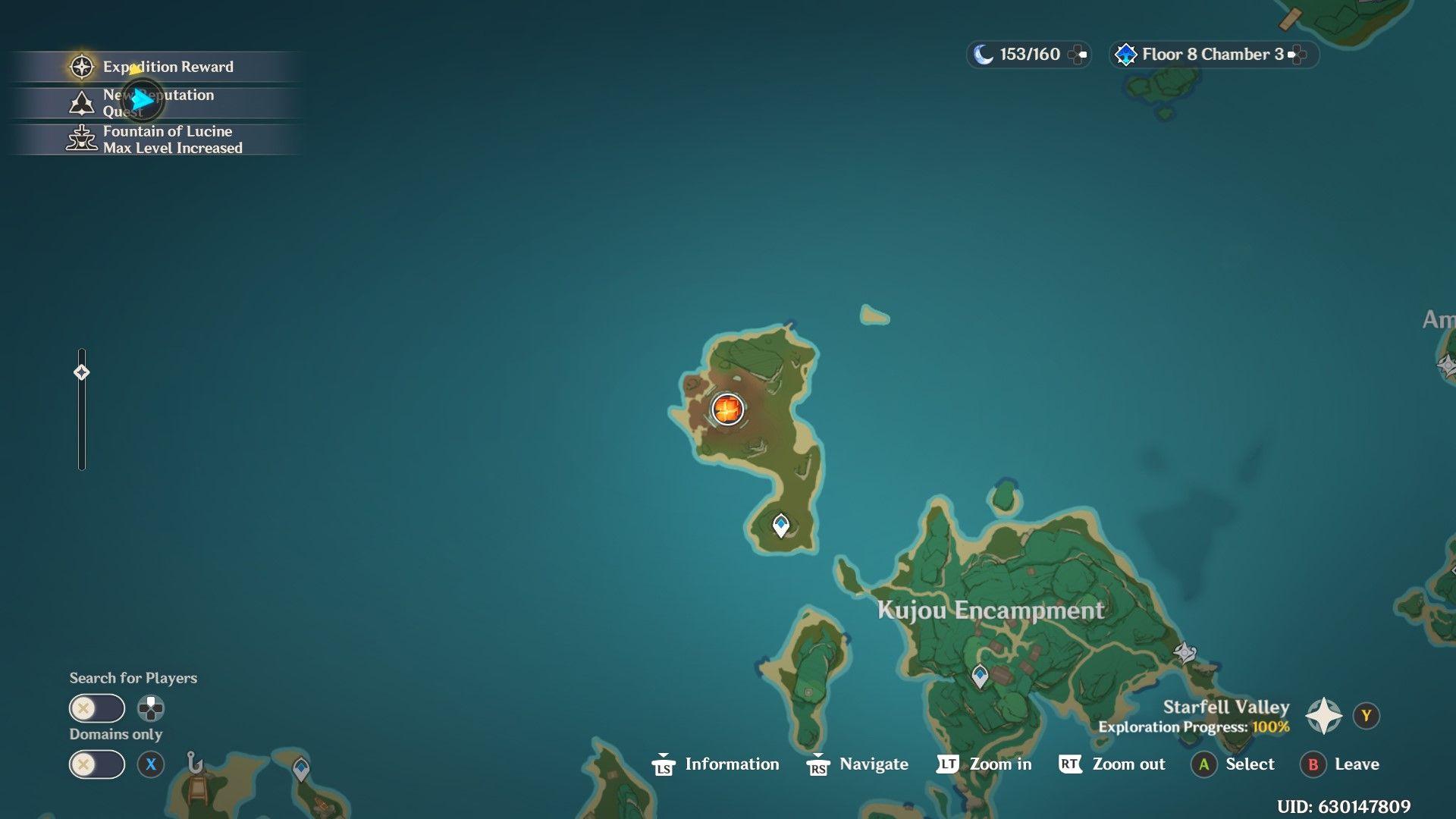Open the crescent moon Original Resin counter
Screen dimensions: 1456x819
[x=984, y=54]
